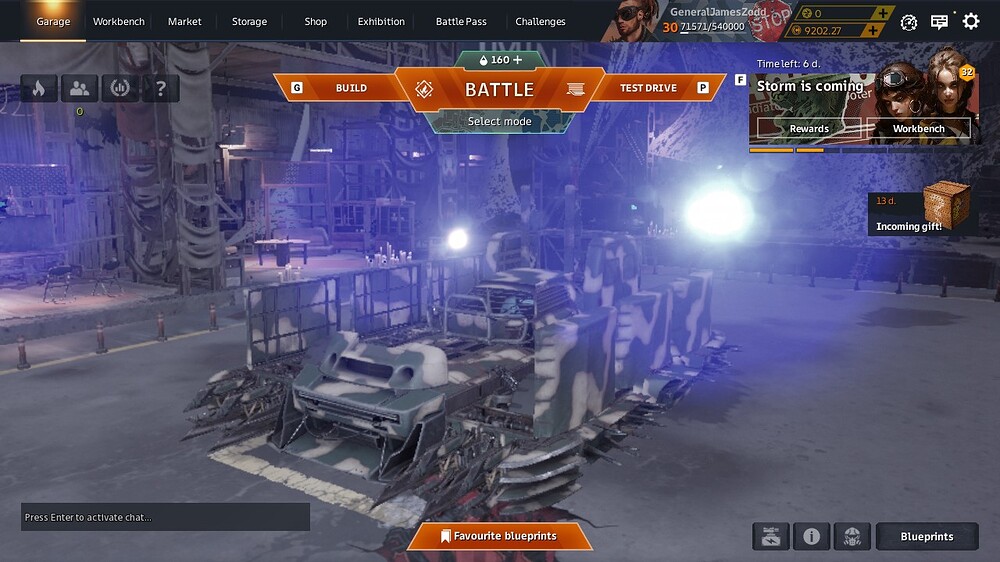Launch a TEST DRIVE
This screenshot has width=1000, height=562.
(x=648, y=88)
